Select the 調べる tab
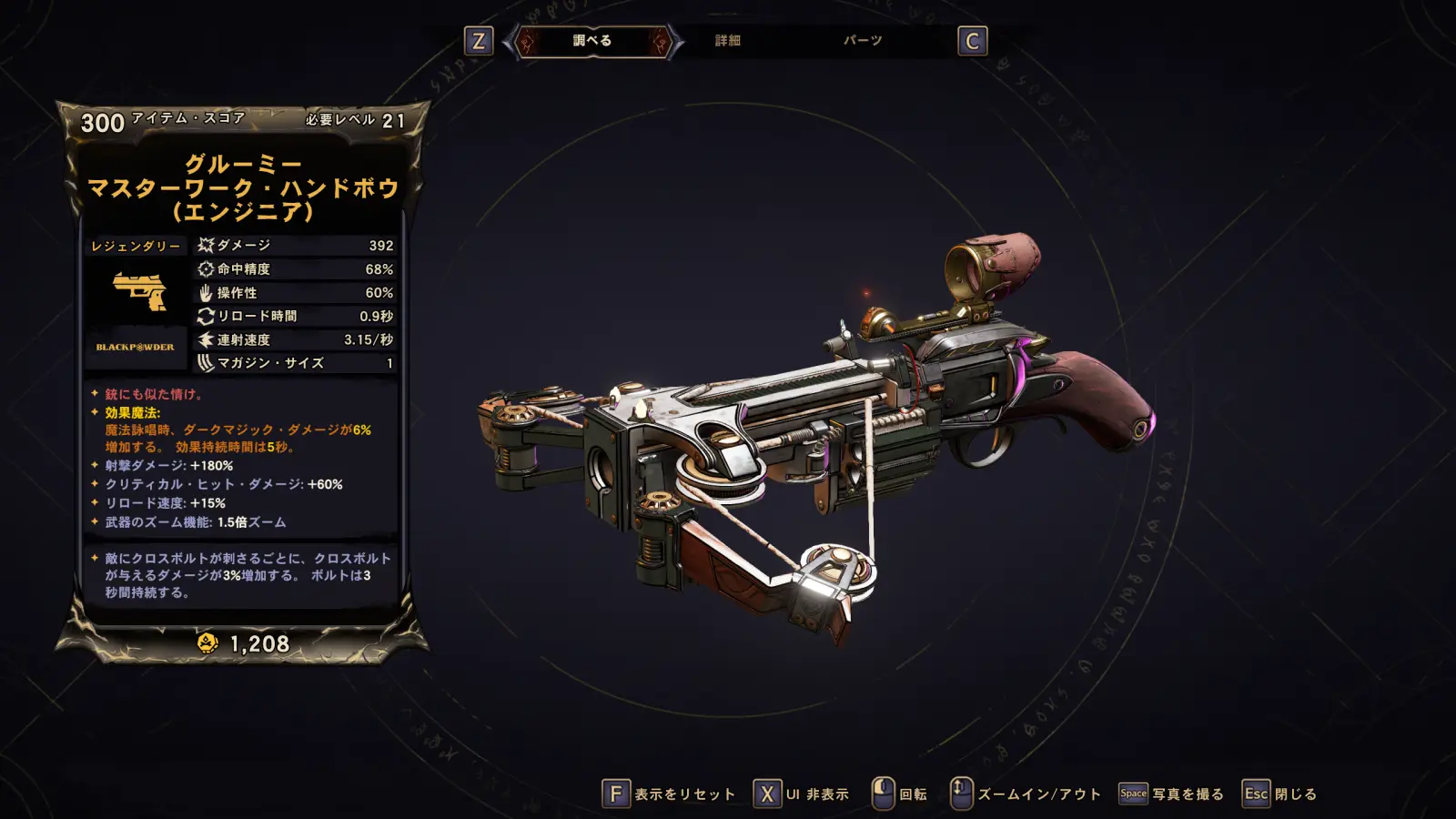This screenshot has width=1456, height=819. (592, 41)
